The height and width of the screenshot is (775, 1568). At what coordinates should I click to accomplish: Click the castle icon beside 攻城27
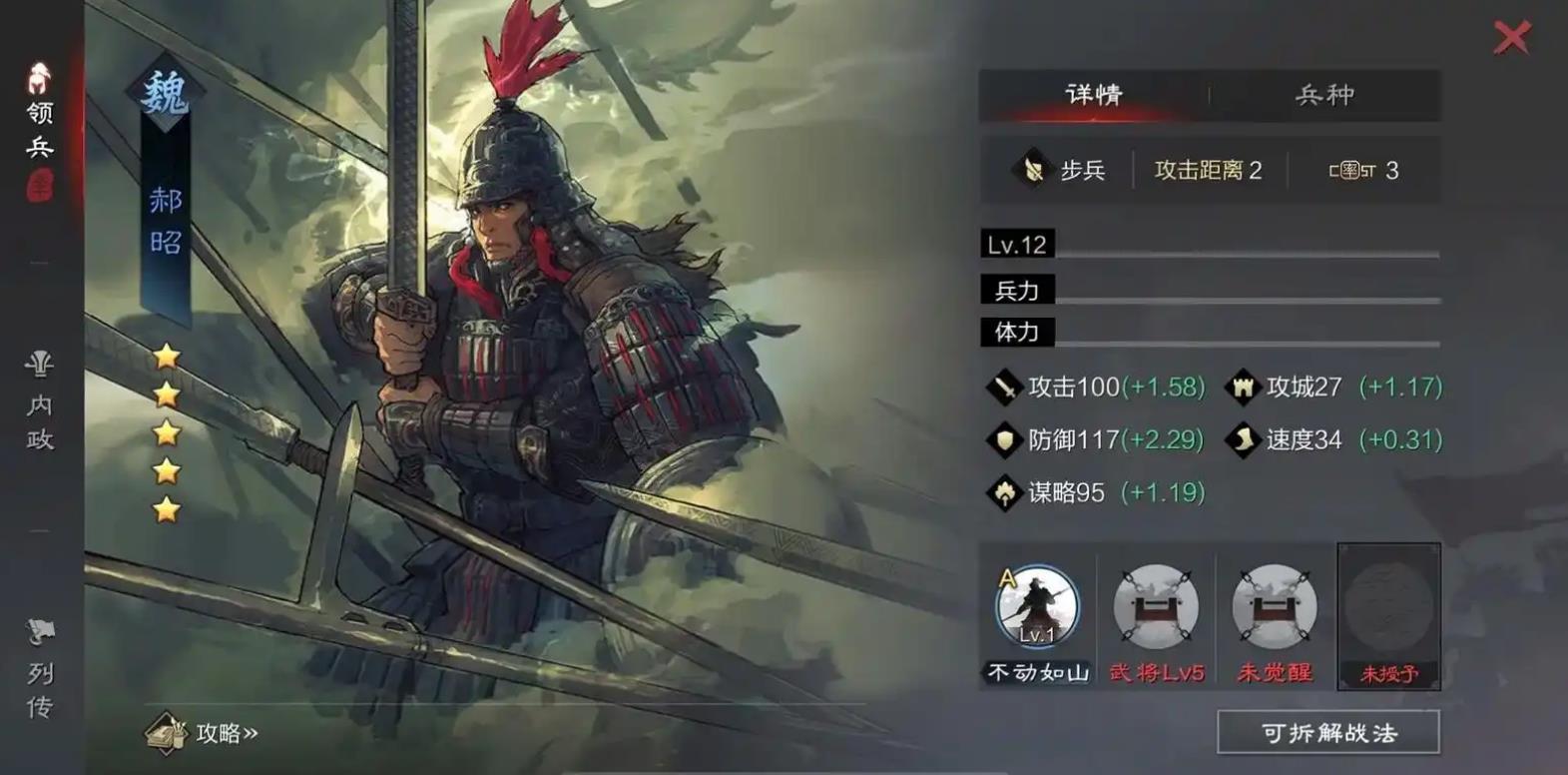tap(1243, 386)
